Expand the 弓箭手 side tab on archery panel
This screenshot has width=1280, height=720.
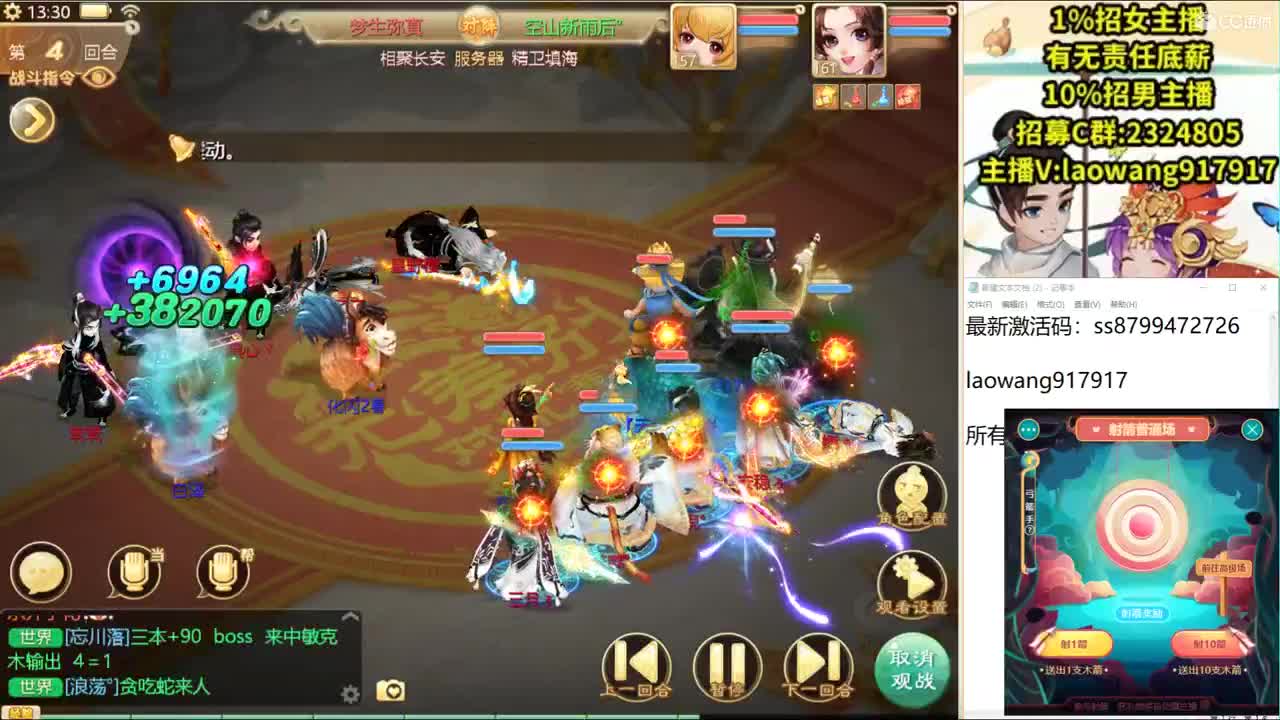[x=1028, y=510]
